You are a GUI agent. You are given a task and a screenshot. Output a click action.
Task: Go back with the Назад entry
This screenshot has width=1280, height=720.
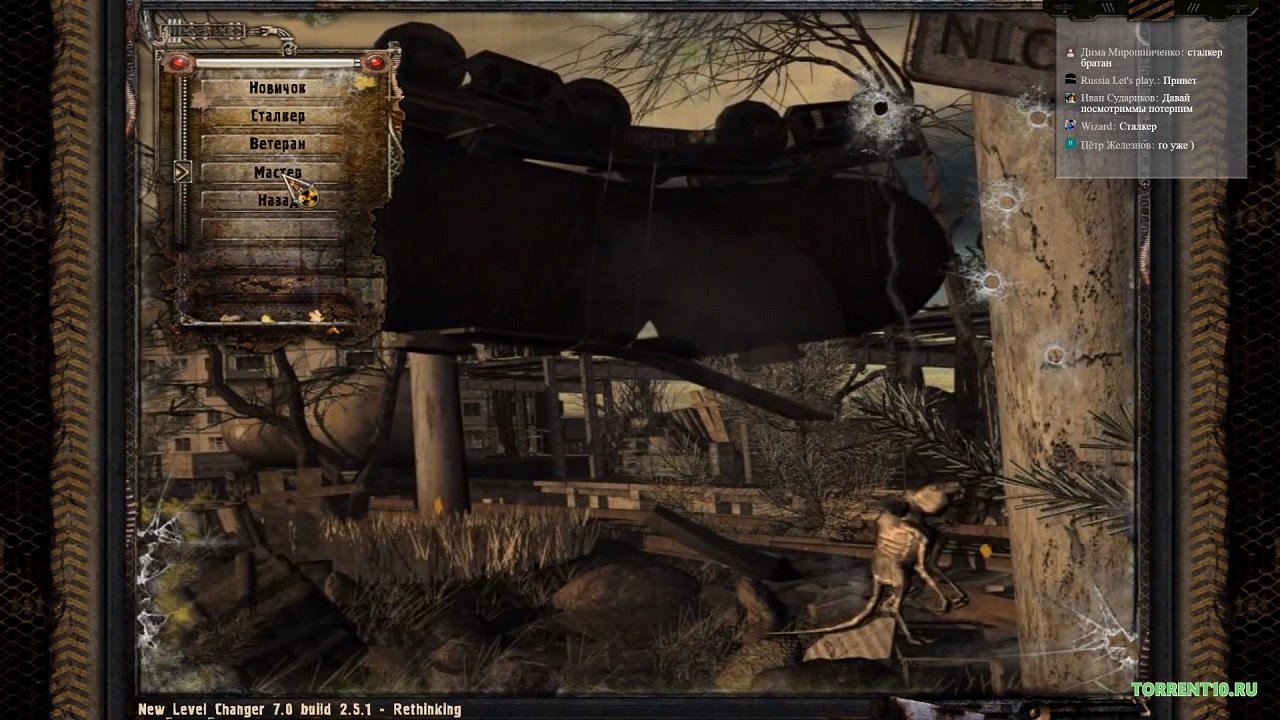(x=277, y=200)
